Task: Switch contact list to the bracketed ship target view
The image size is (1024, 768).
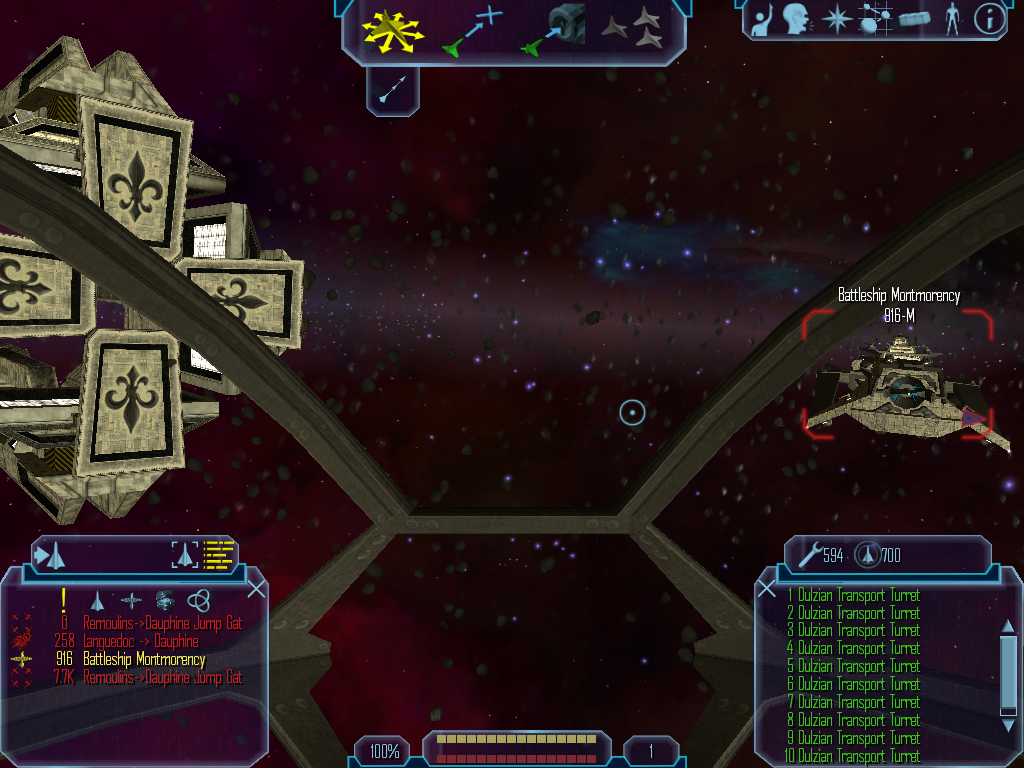Action: [185, 553]
